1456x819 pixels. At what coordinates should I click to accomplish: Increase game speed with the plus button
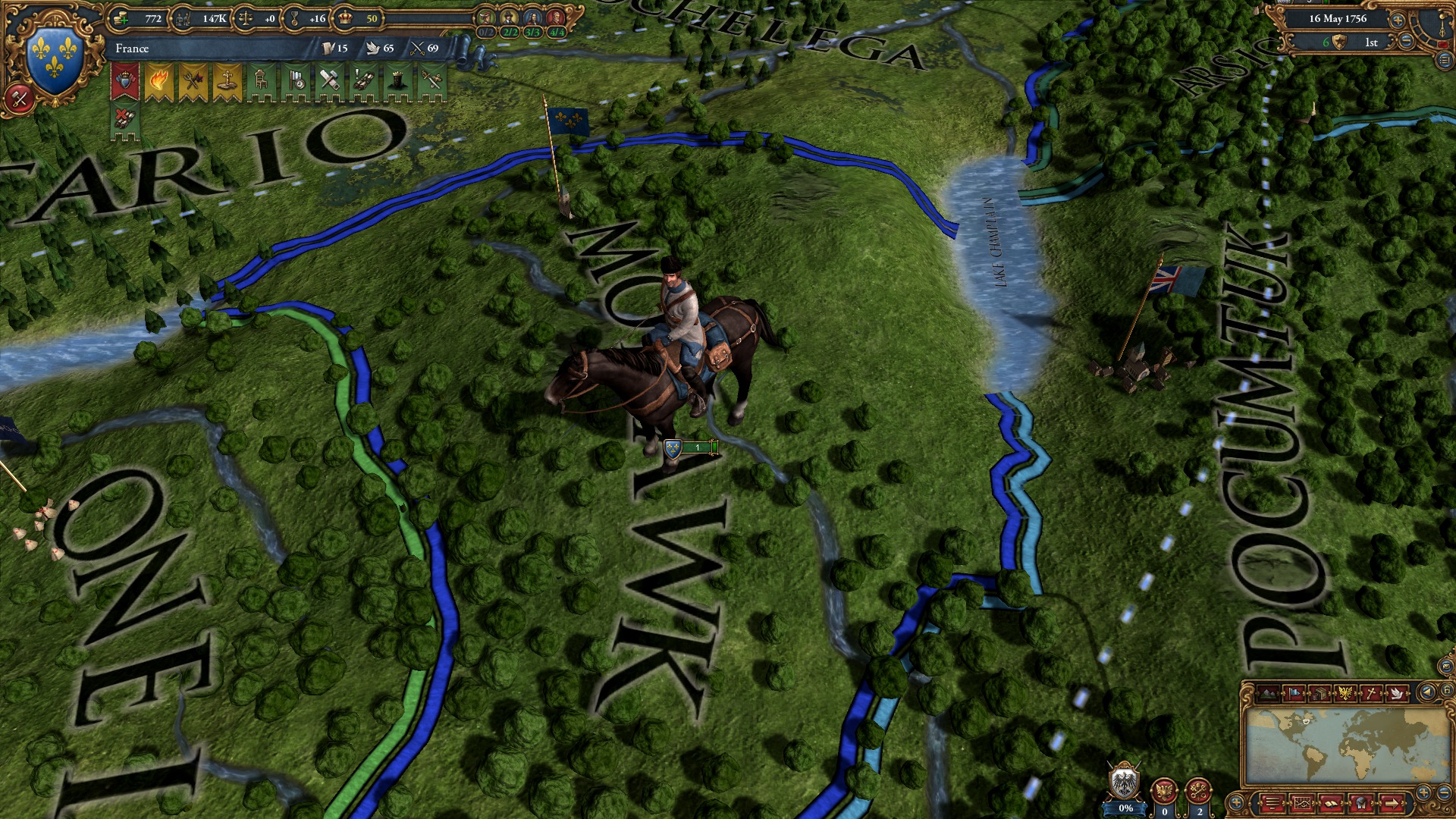click(x=1398, y=20)
